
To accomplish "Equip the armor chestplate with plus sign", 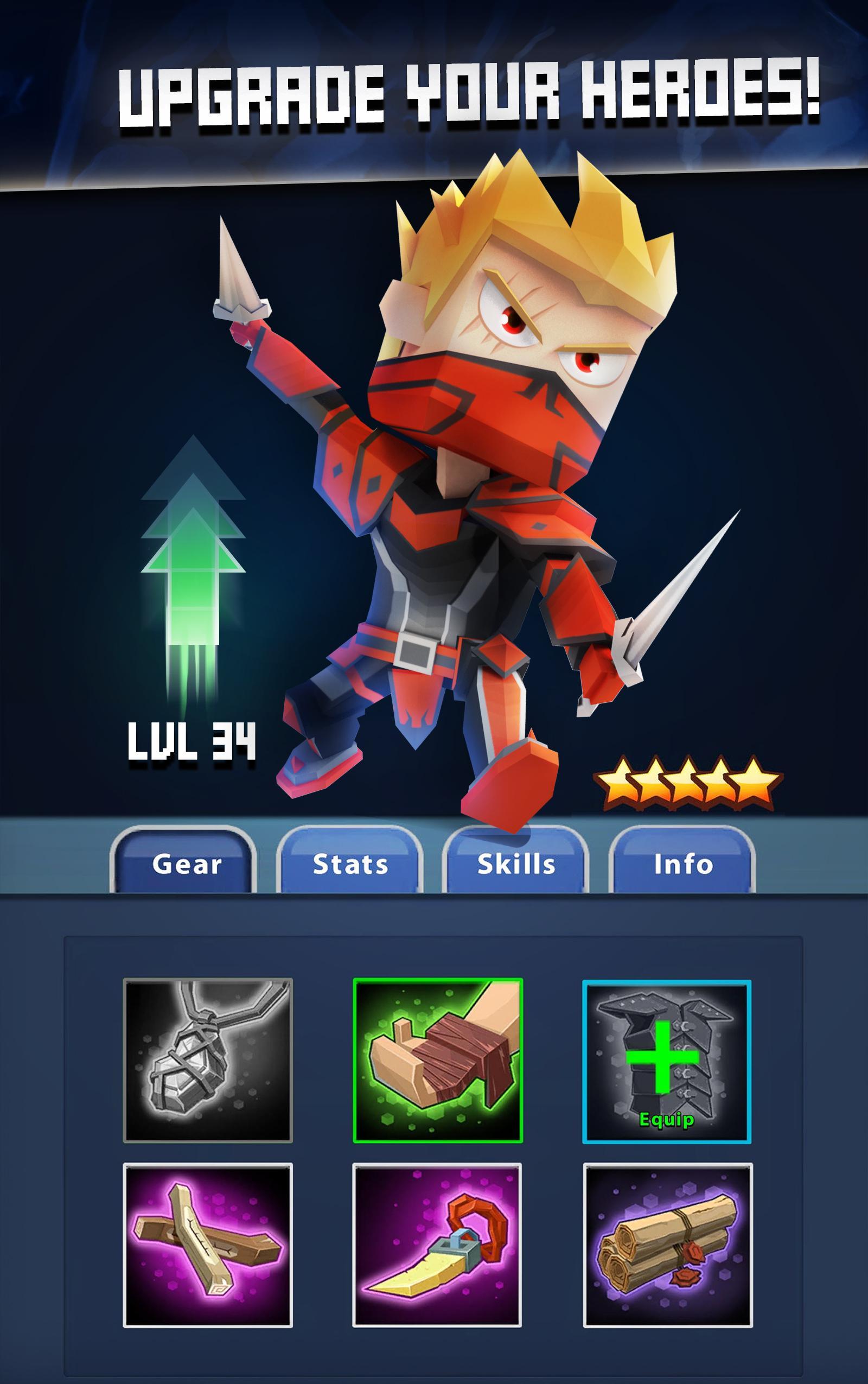I will point(667,1062).
